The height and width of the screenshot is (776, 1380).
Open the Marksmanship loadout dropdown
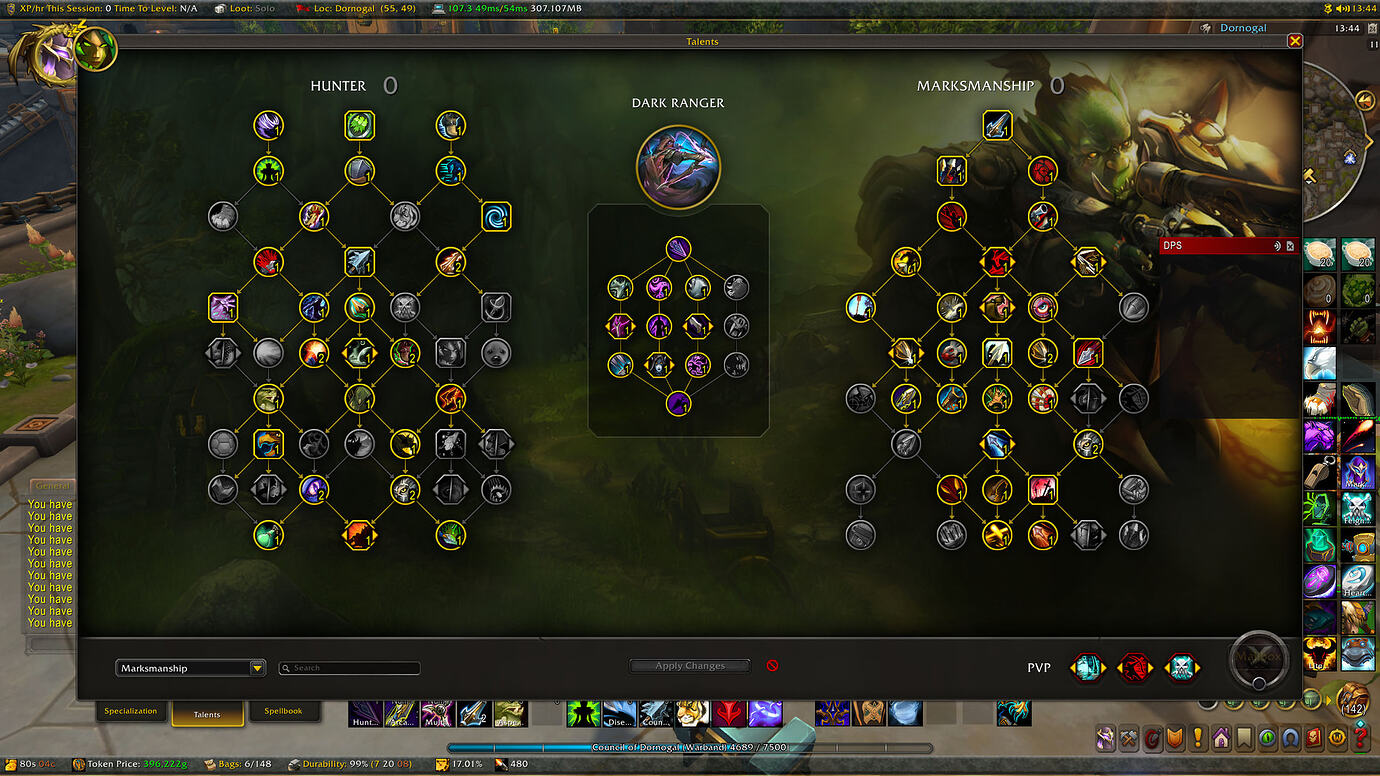190,667
